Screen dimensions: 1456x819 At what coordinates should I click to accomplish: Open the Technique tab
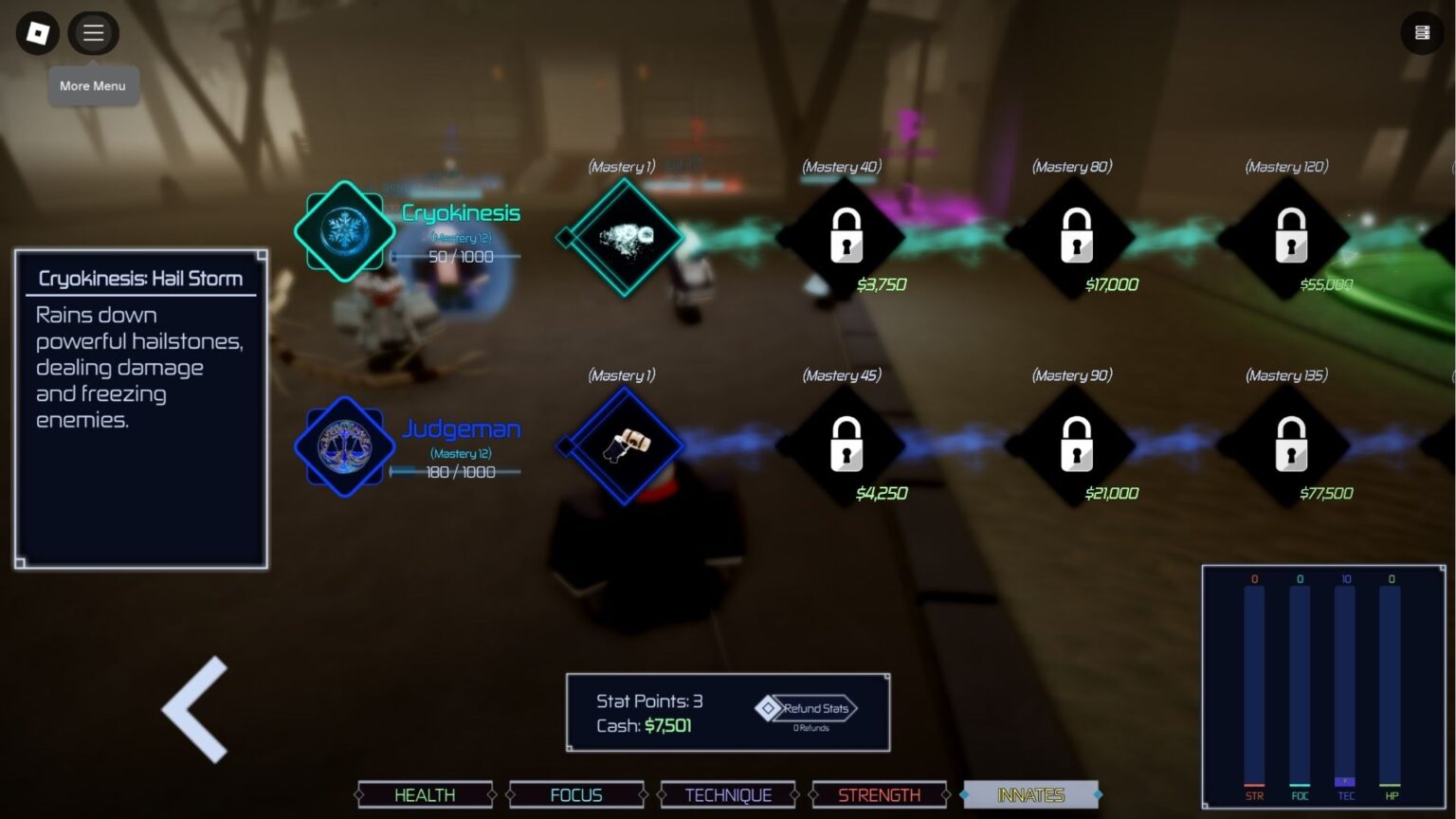pyautogui.click(x=728, y=794)
